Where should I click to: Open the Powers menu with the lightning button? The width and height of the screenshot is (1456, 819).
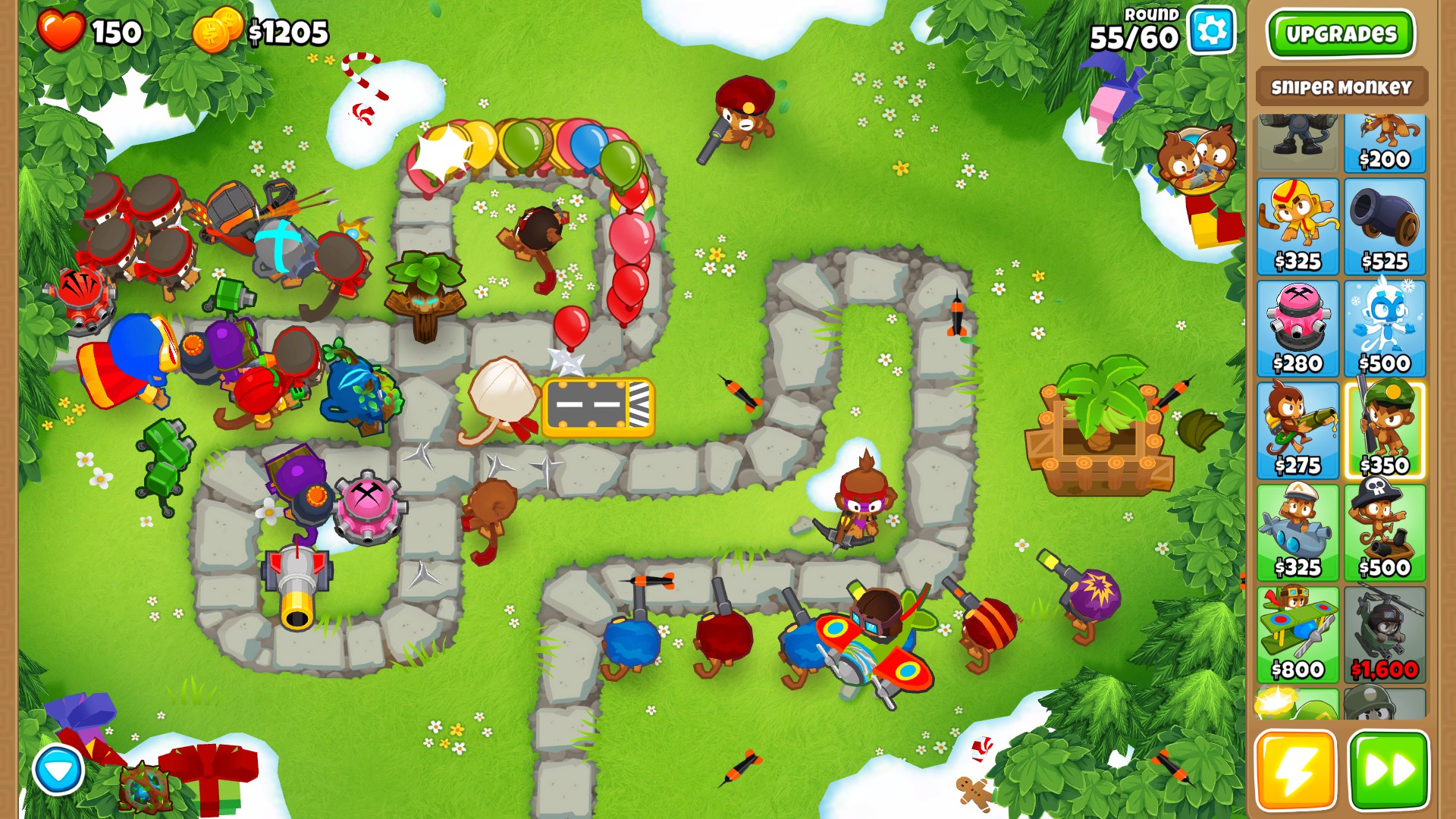click(x=1298, y=770)
